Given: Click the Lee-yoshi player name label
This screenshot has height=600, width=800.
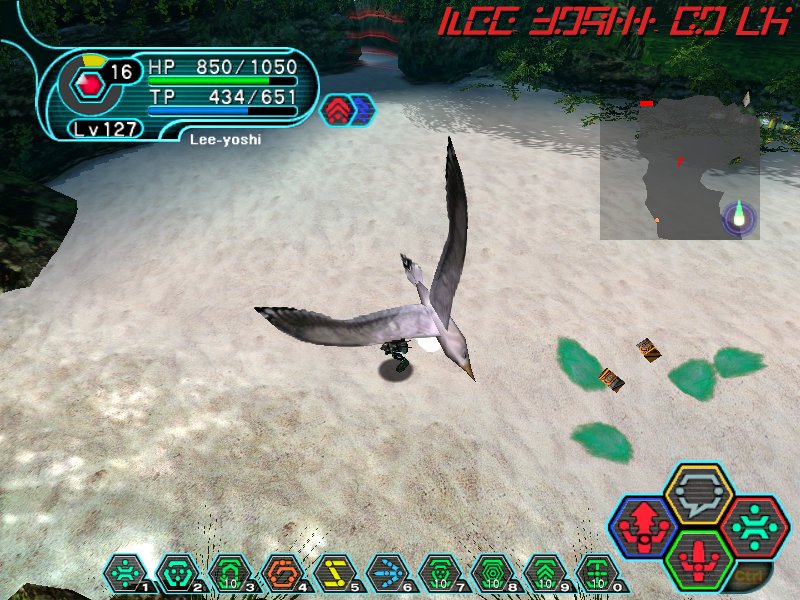Looking at the screenshot, I should [x=225, y=140].
